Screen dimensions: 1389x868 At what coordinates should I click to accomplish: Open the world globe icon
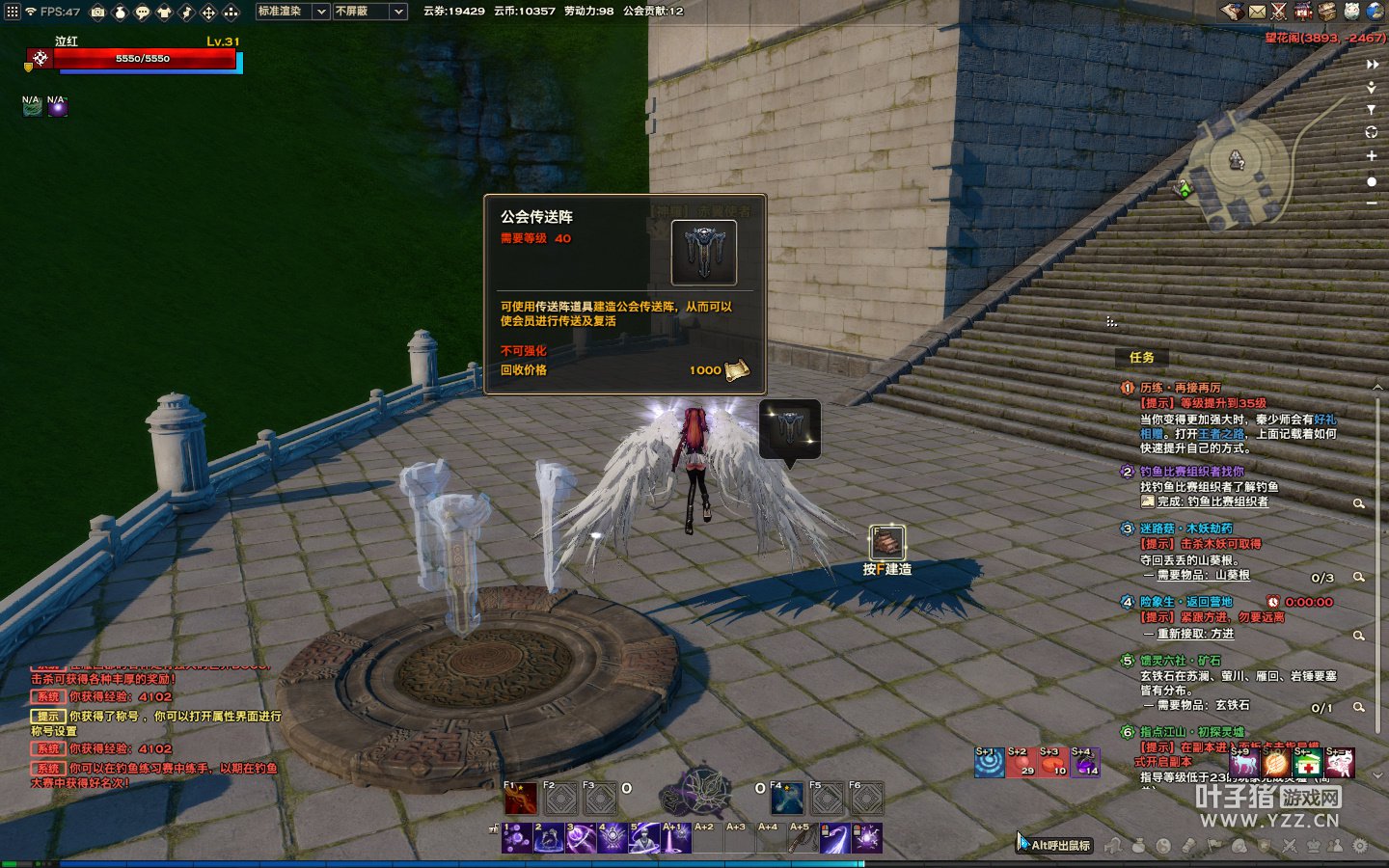click(1375, 12)
